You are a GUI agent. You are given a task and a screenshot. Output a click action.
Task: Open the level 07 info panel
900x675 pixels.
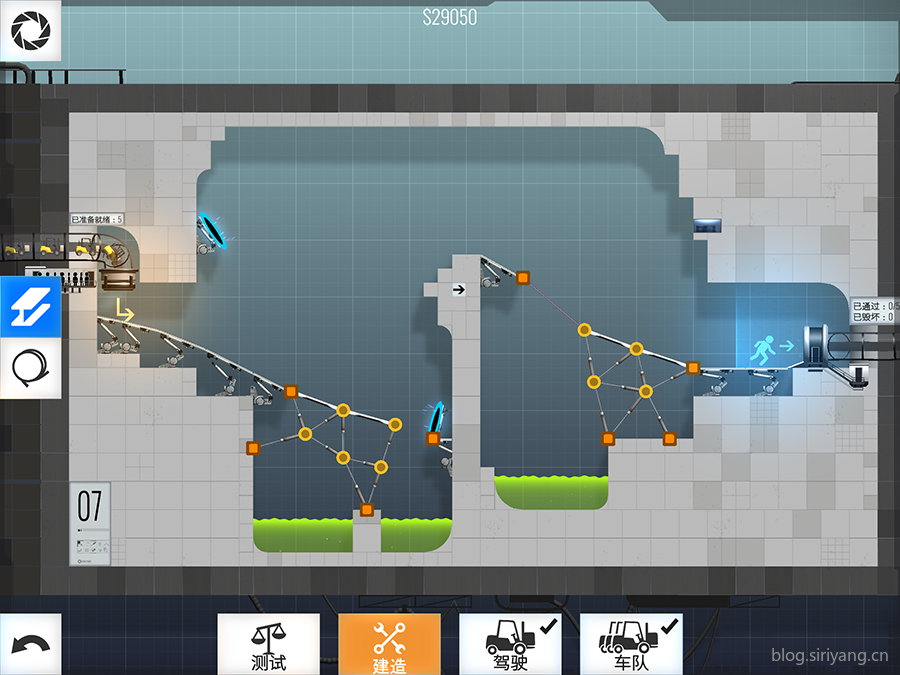[90, 524]
